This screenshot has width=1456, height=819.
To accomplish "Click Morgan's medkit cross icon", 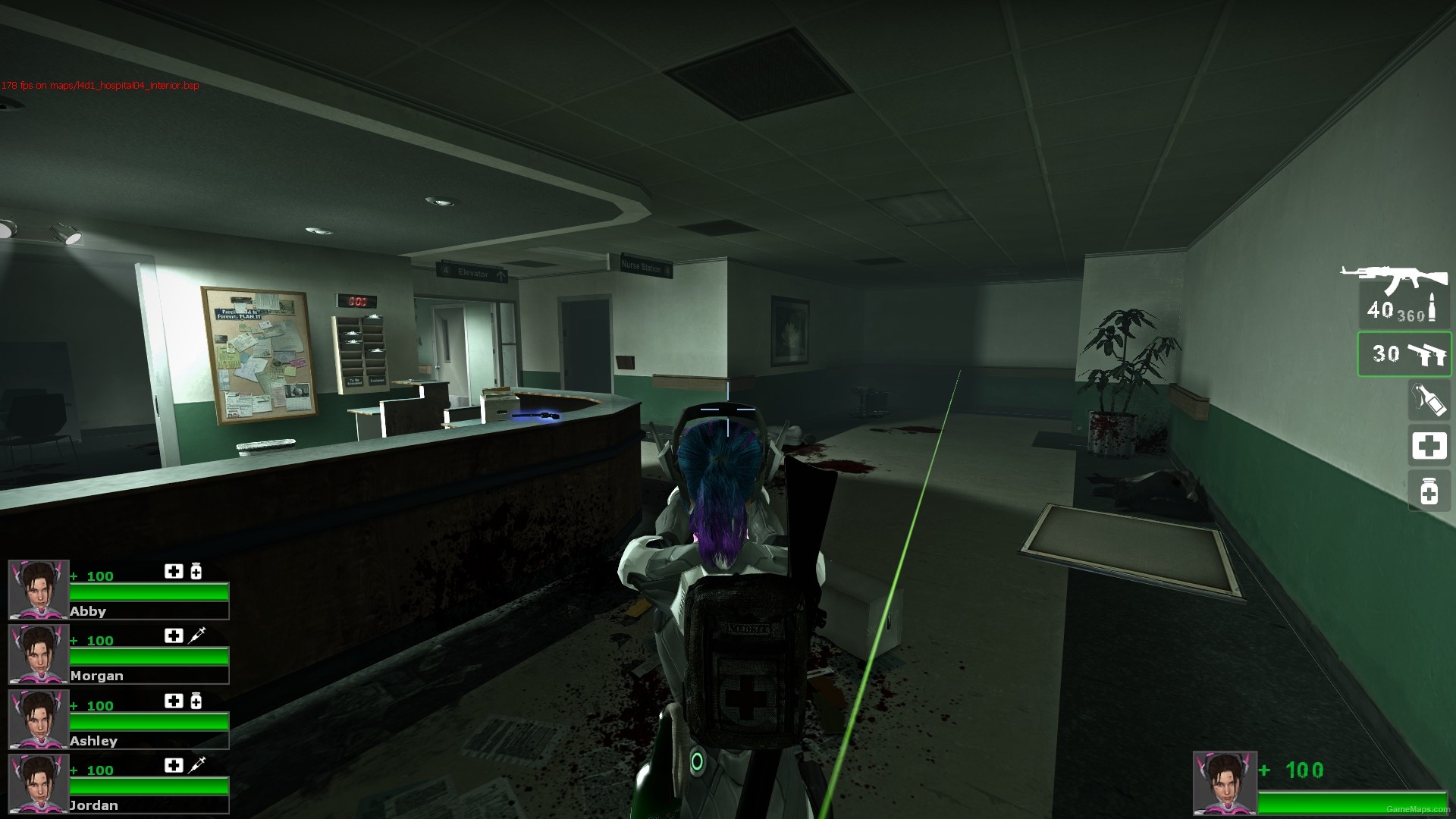I will 173,635.
